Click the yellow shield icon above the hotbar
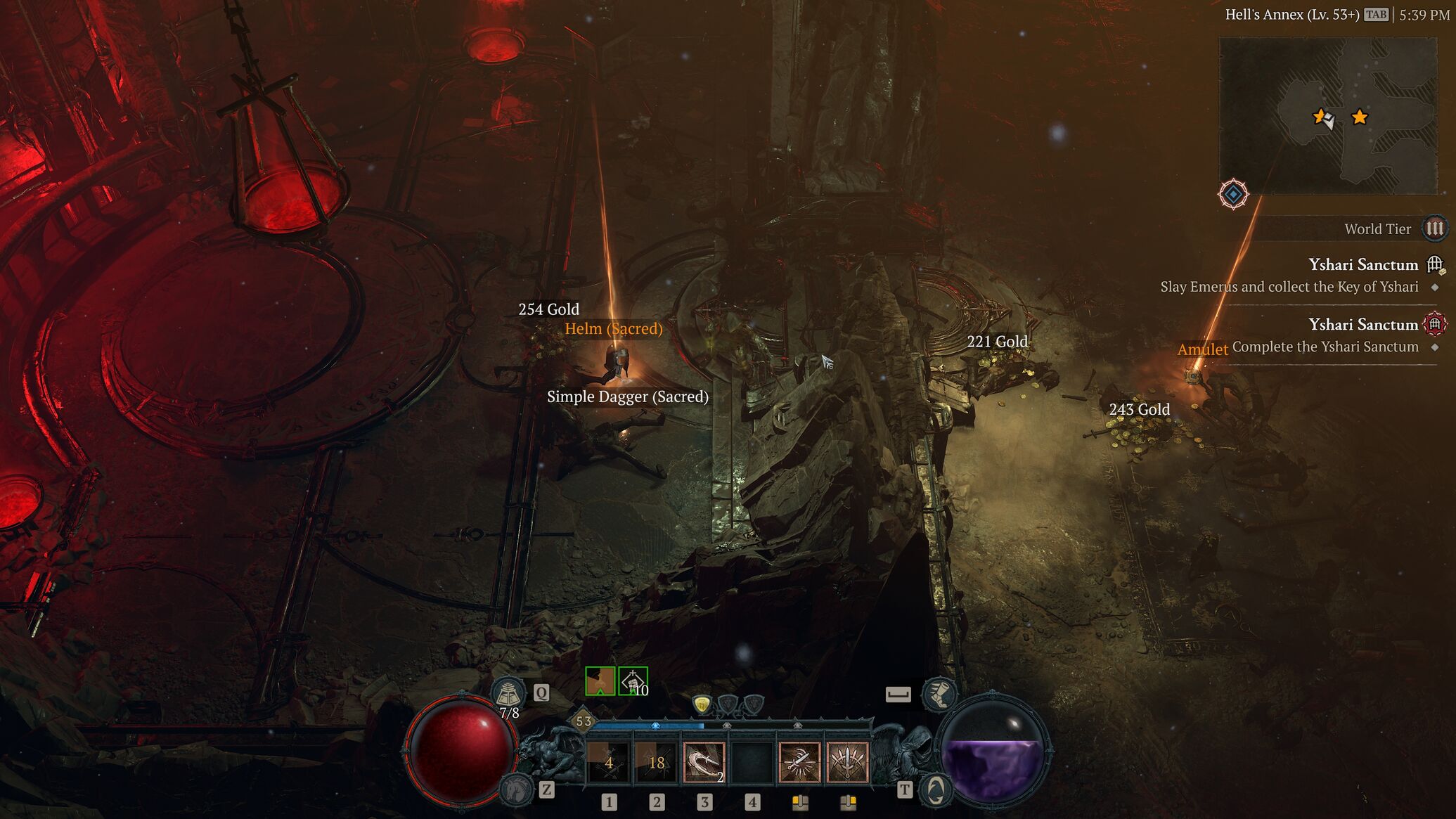1456x819 pixels. tap(702, 704)
